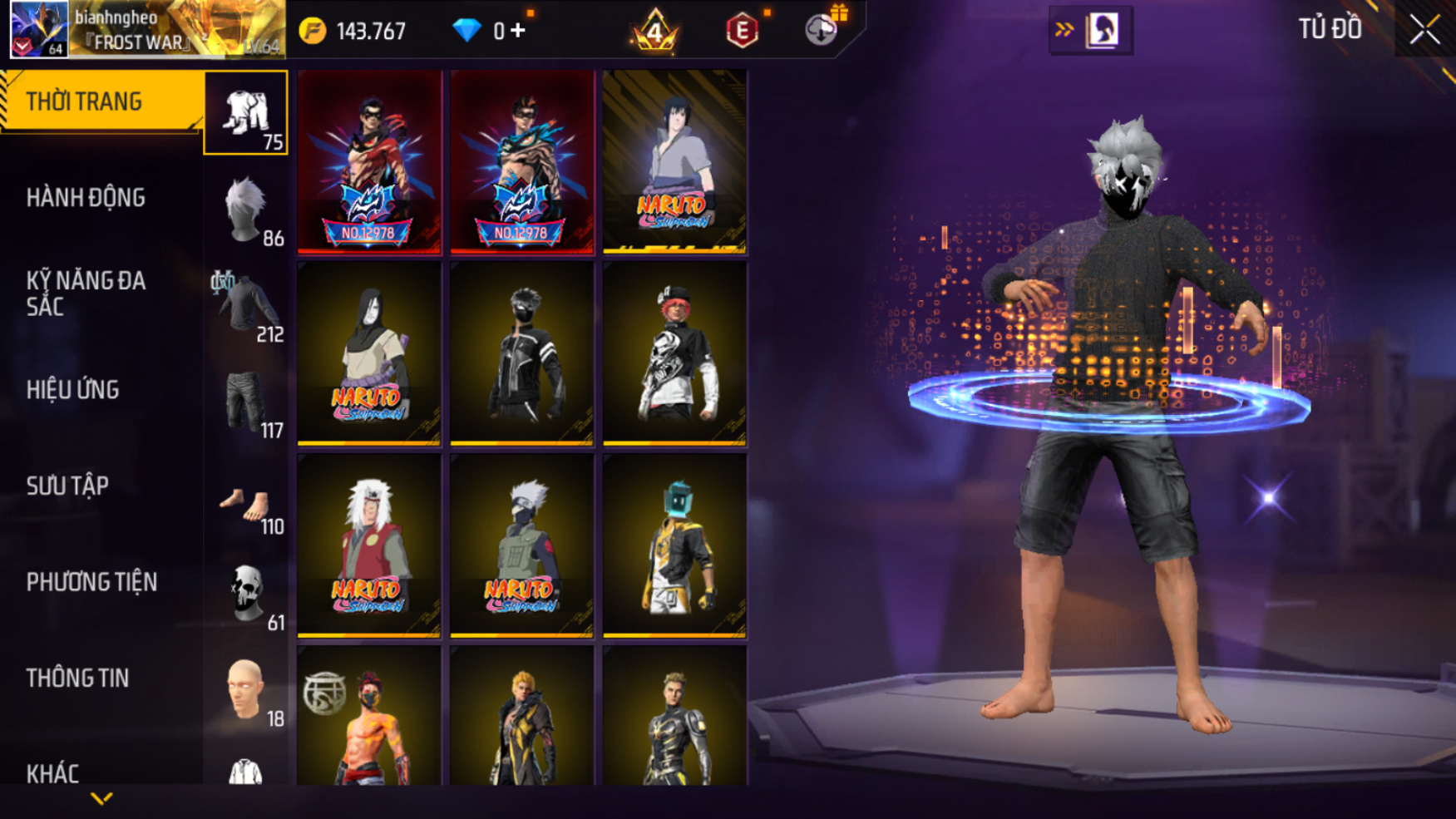The image size is (1456, 819).
Task: Select the pants subcategory showing 117
Action: [246, 402]
